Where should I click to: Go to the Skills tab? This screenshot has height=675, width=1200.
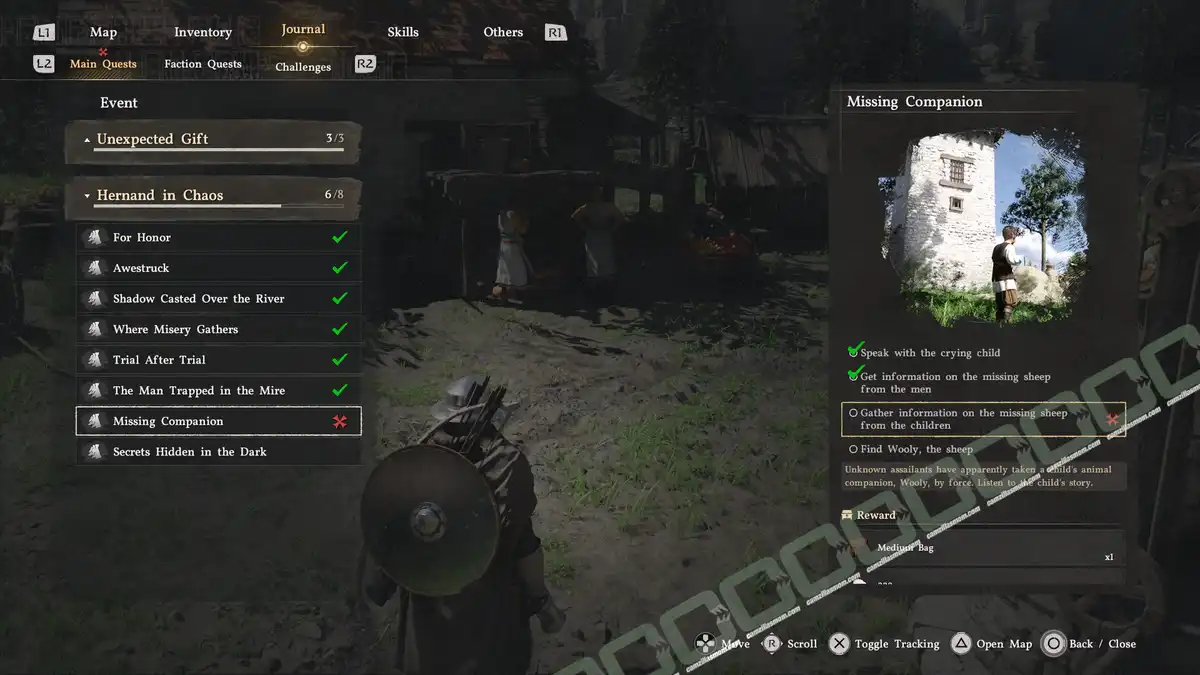[x=403, y=32]
